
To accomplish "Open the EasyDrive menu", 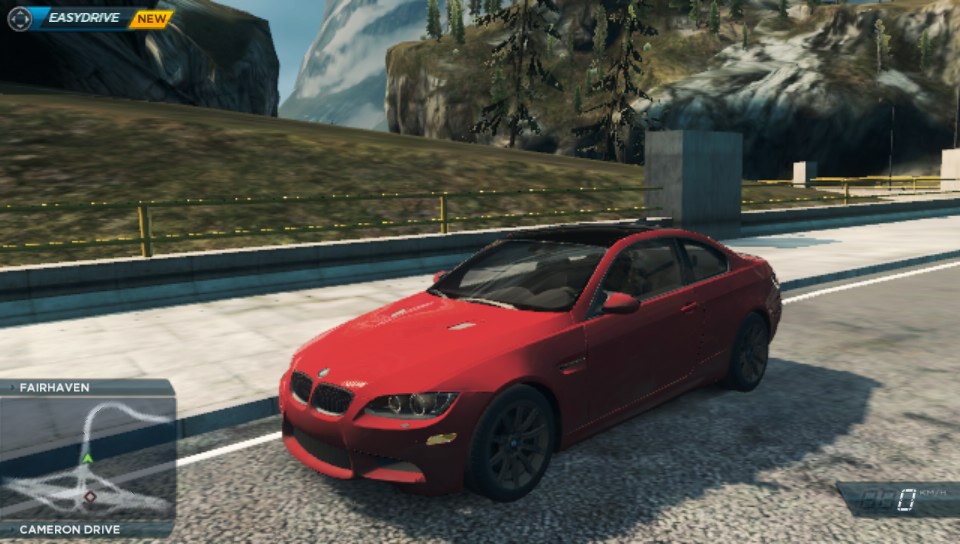I will (x=84, y=18).
